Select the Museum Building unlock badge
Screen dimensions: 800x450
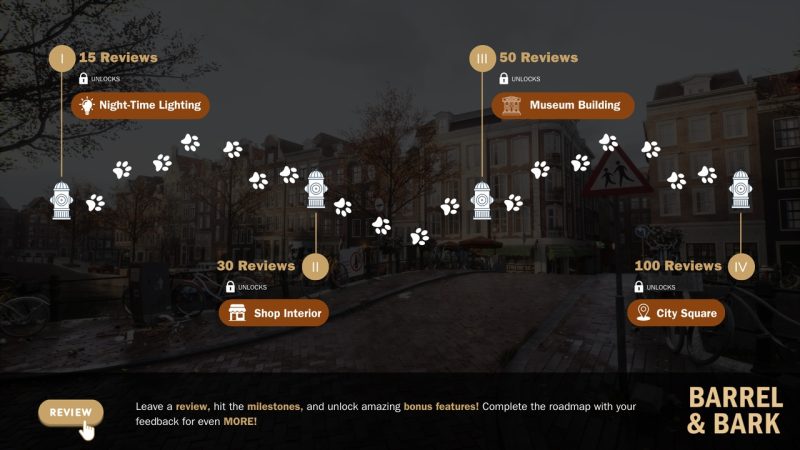click(x=563, y=105)
